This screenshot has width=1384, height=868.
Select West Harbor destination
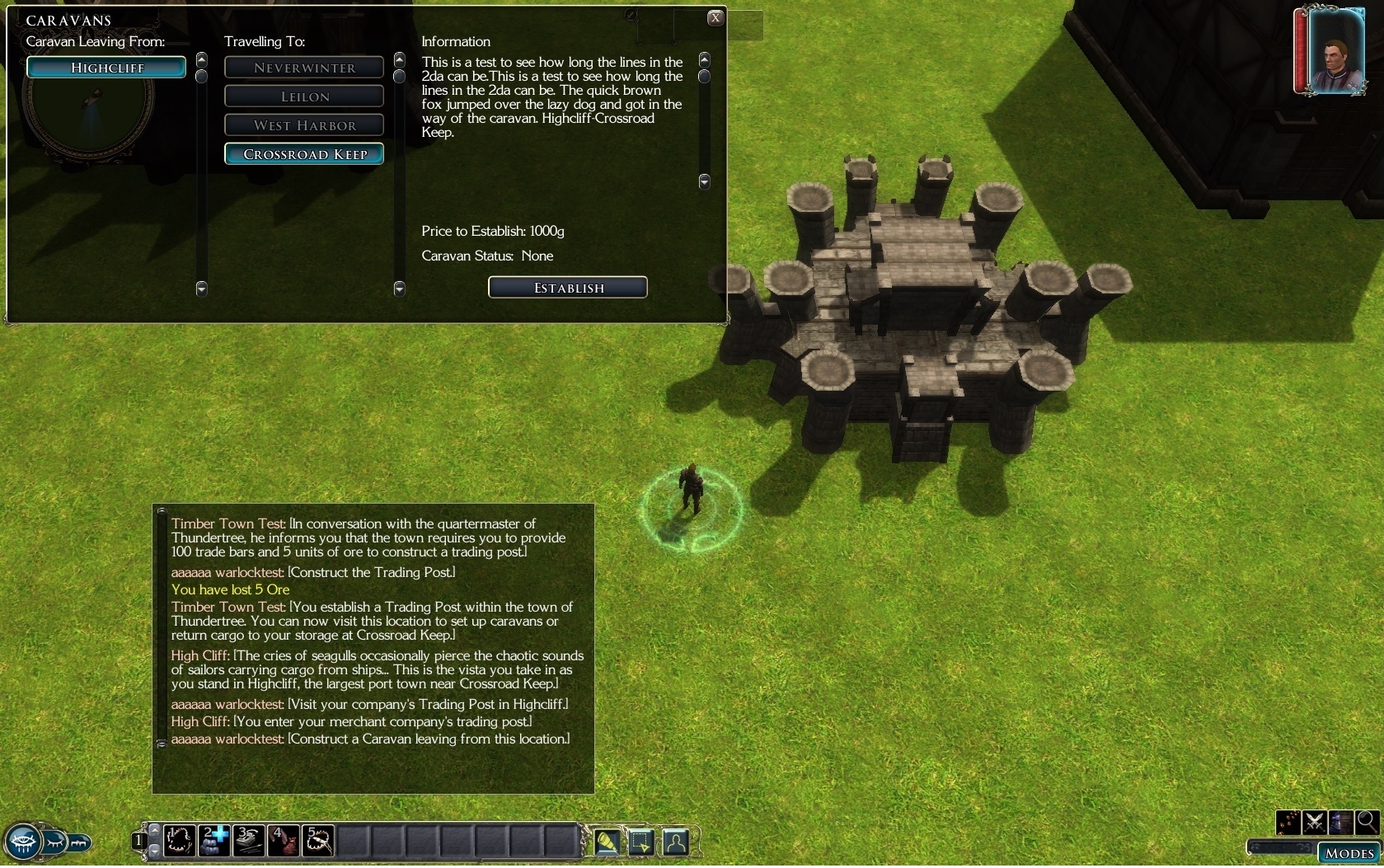point(304,125)
